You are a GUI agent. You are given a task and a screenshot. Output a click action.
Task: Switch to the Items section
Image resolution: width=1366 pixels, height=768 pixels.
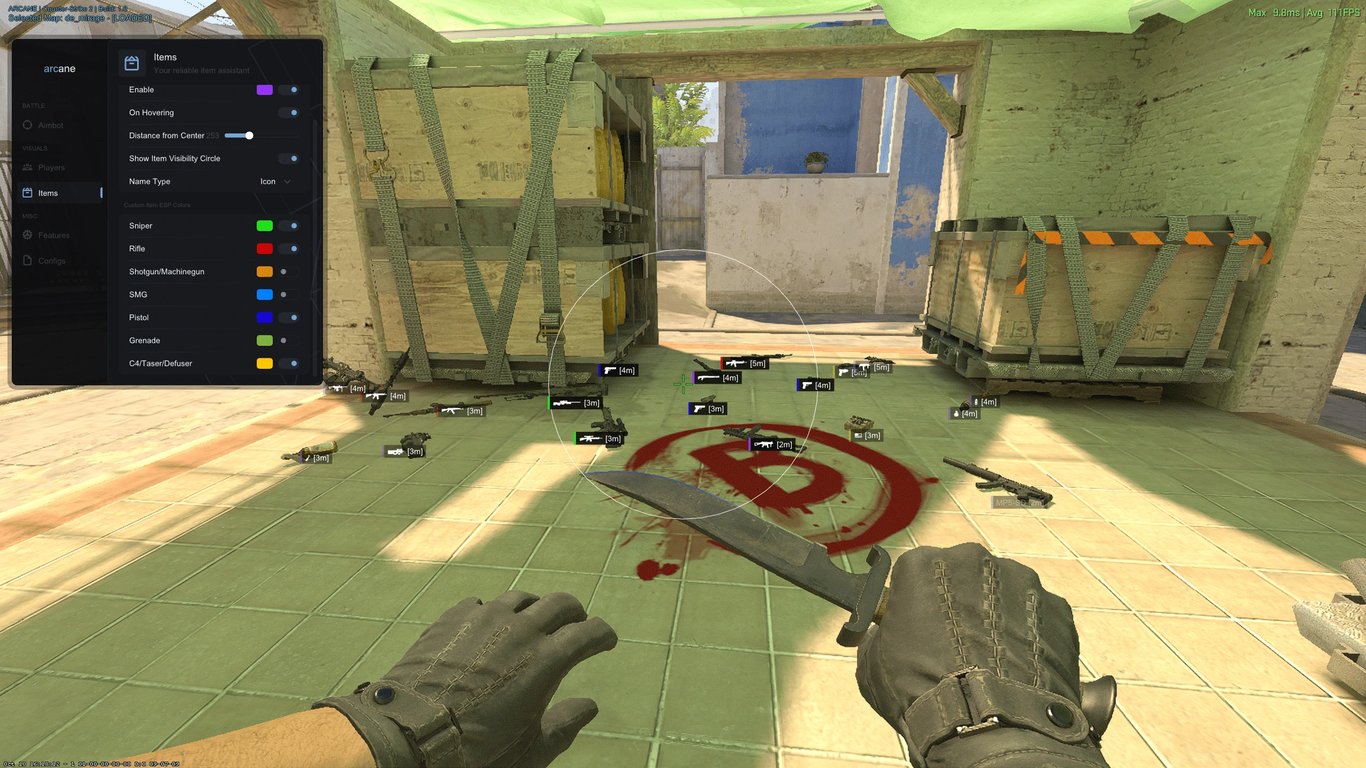(50, 192)
